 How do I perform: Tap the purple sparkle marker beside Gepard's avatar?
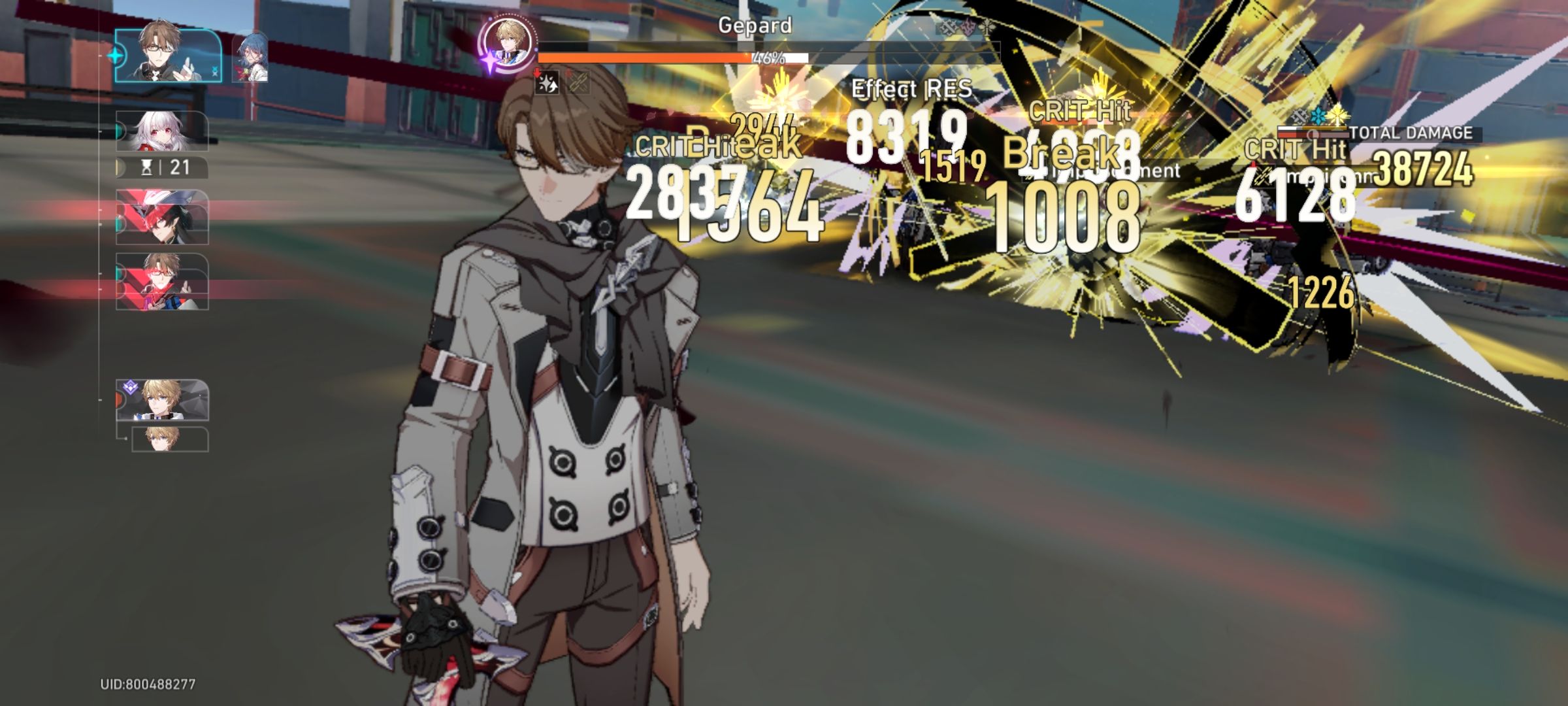(x=490, y=59)
